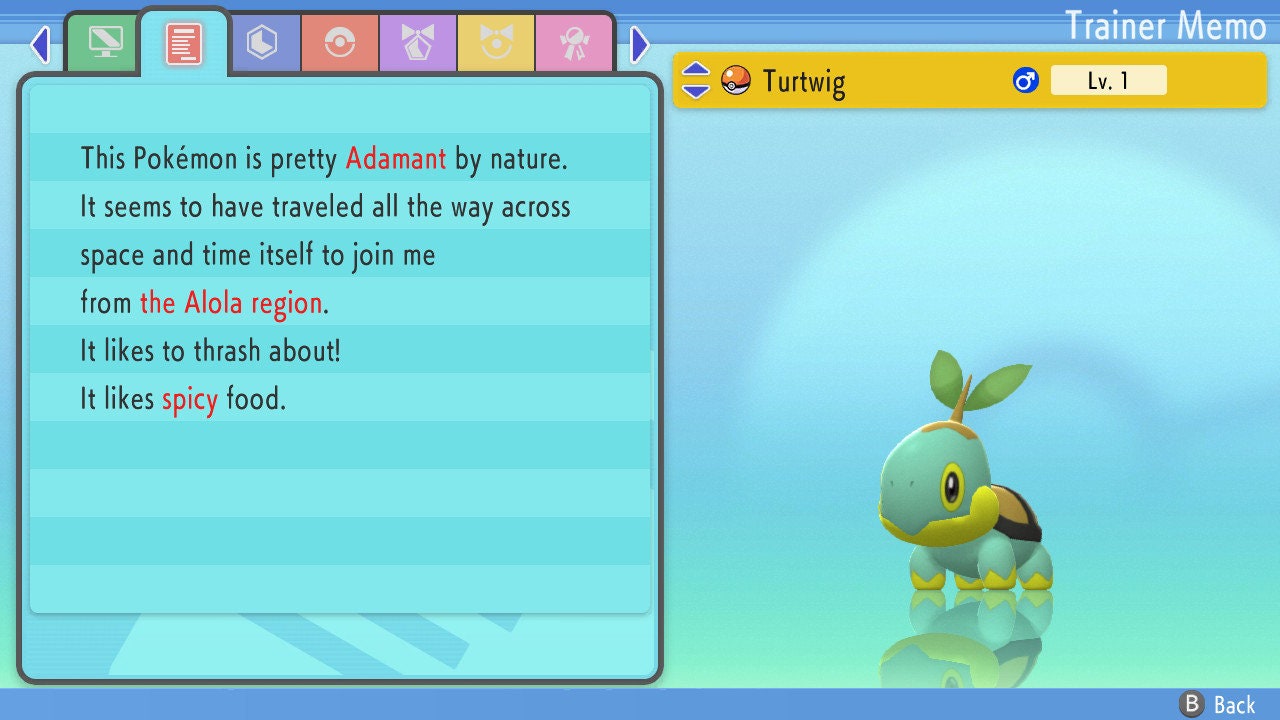Show the red Poké Ball moves tab
The width and height of the screenshot is (1280, 720).
pos(340,43)
